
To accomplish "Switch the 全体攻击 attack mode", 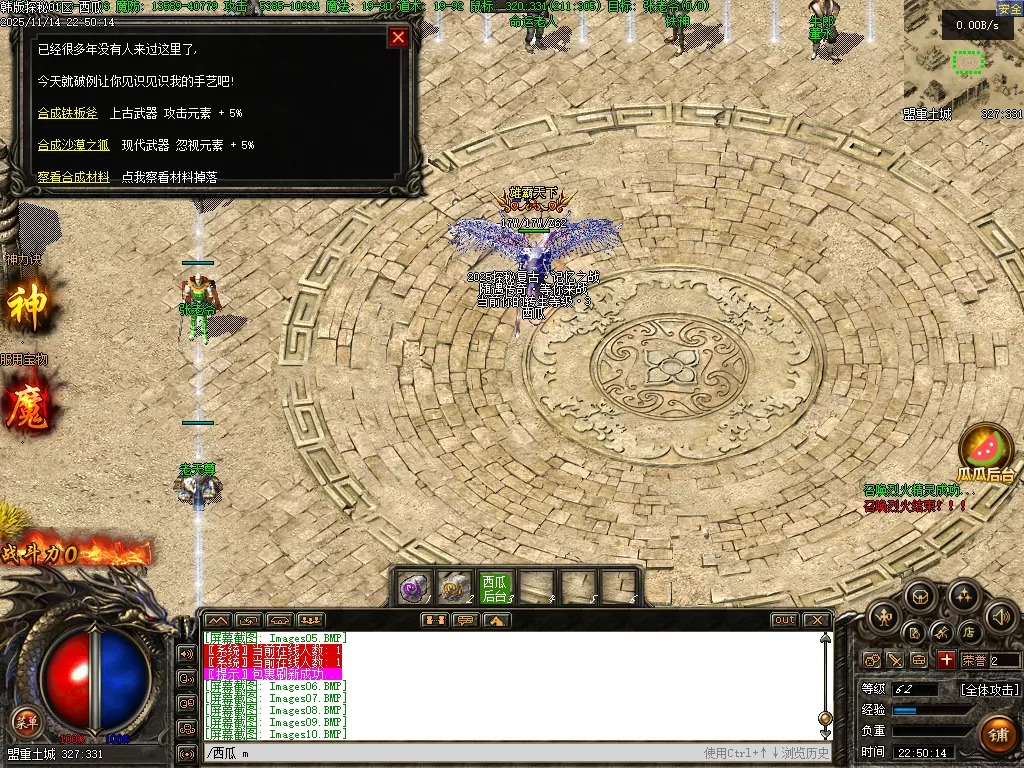I will click(990, 689).
